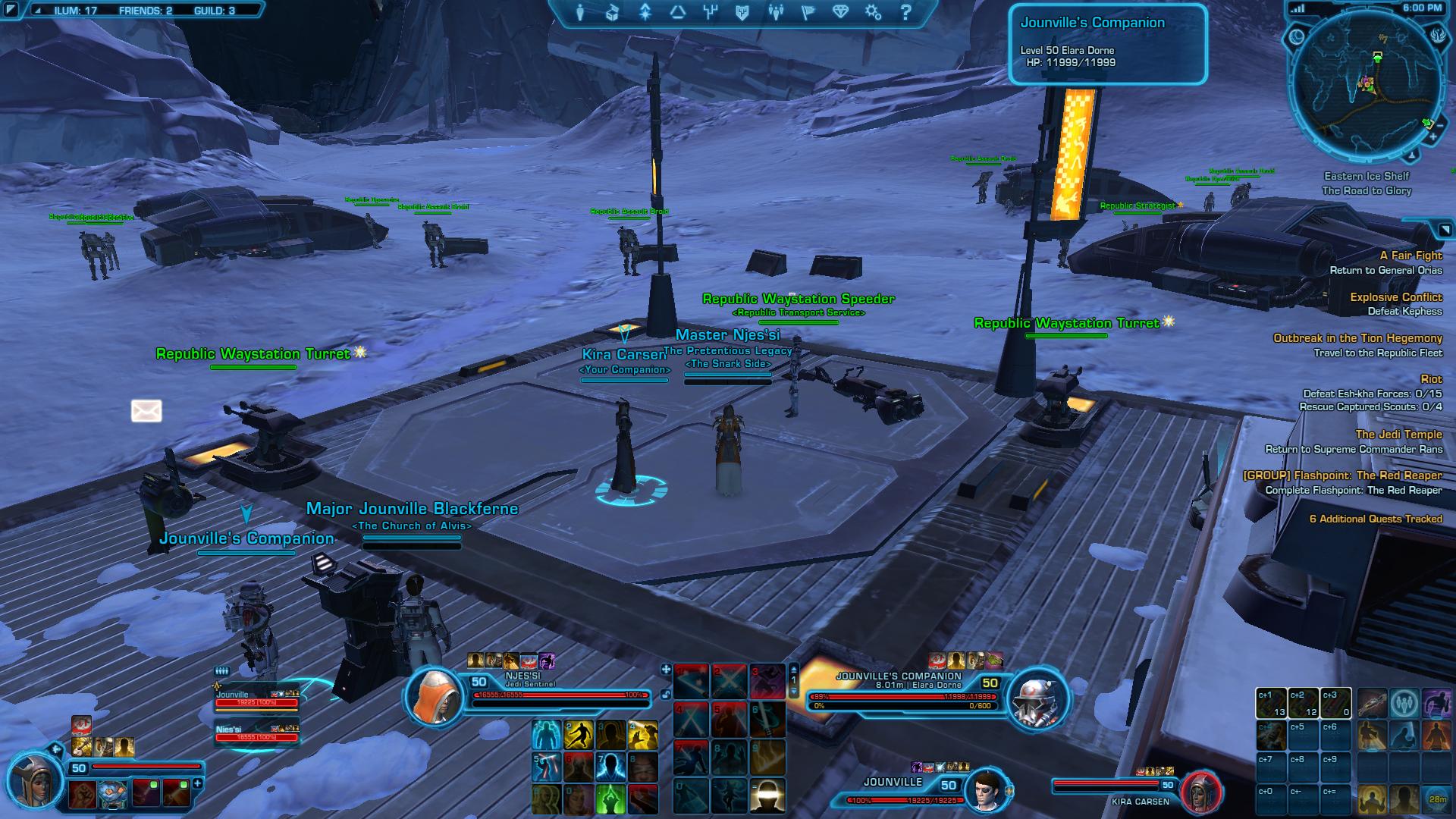Screen dimensions: 1456x819
Task: Select the Flashpoint: The Red Reaper quest entry
Action: [1342, 475]
